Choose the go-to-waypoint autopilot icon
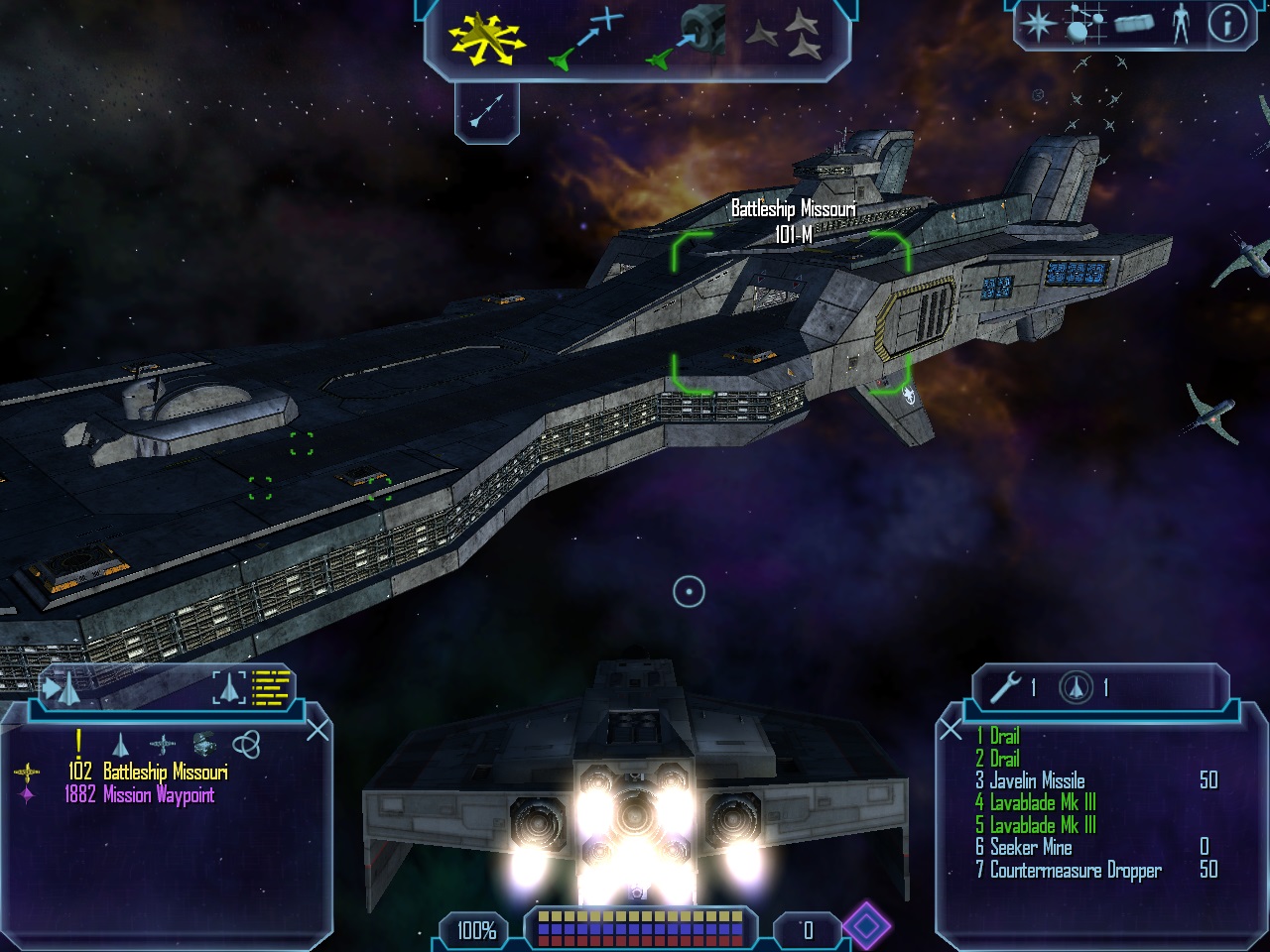1270x952 pixels. (585, 40)
